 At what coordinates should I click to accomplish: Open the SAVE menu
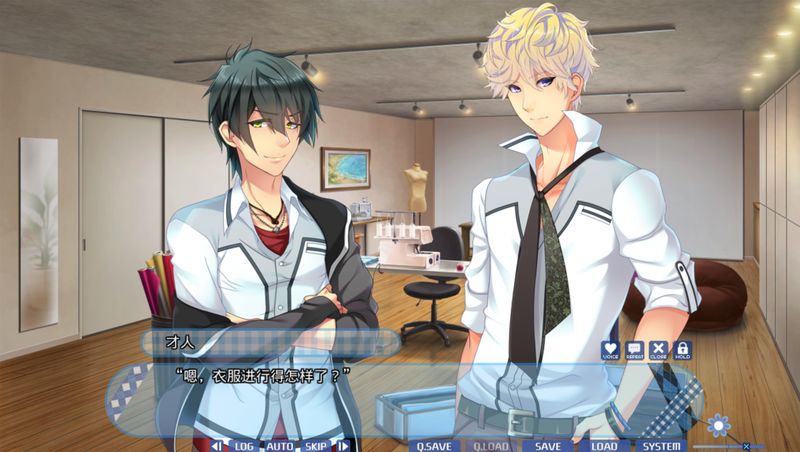click(x=548, y=446)
